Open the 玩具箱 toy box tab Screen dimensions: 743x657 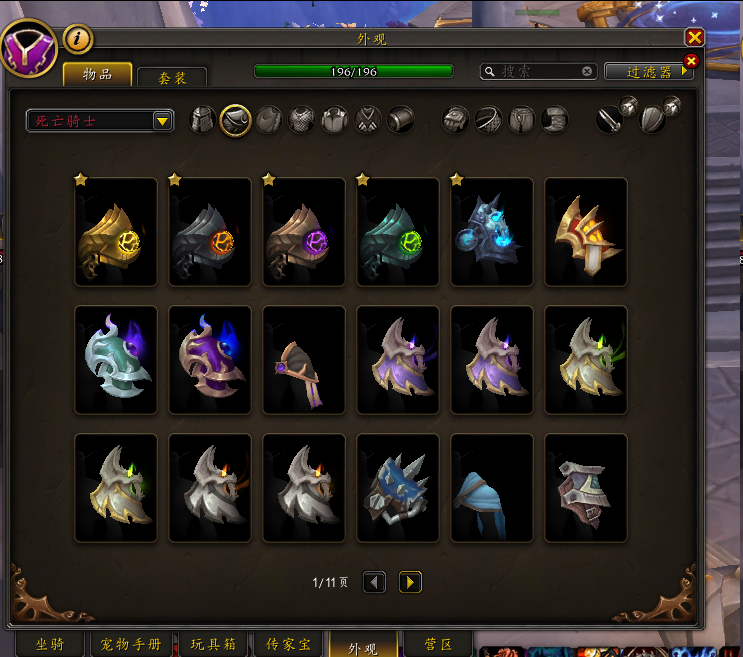click(212, 645)
